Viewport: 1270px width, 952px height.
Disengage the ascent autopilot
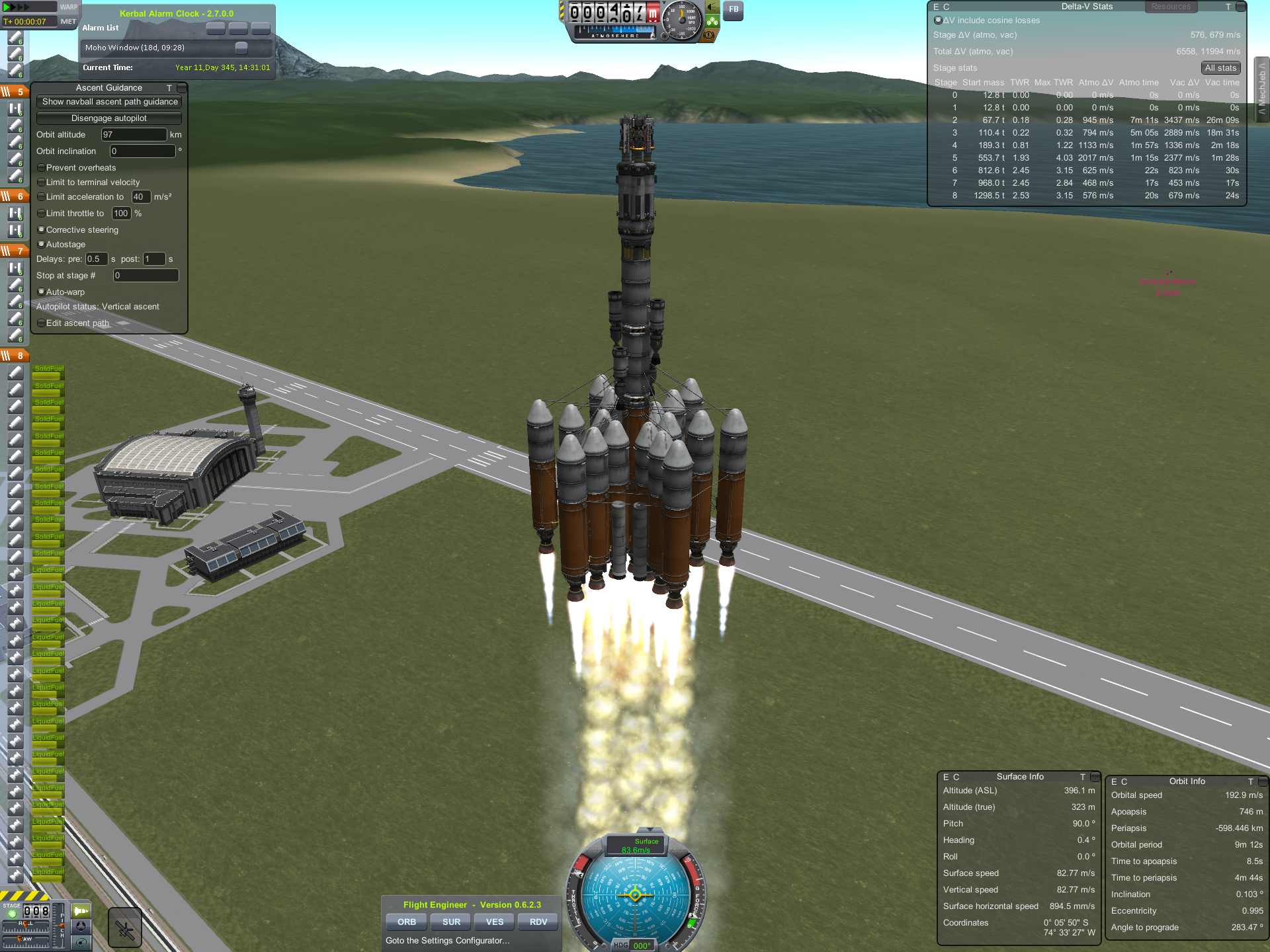[x=109, y=118]
